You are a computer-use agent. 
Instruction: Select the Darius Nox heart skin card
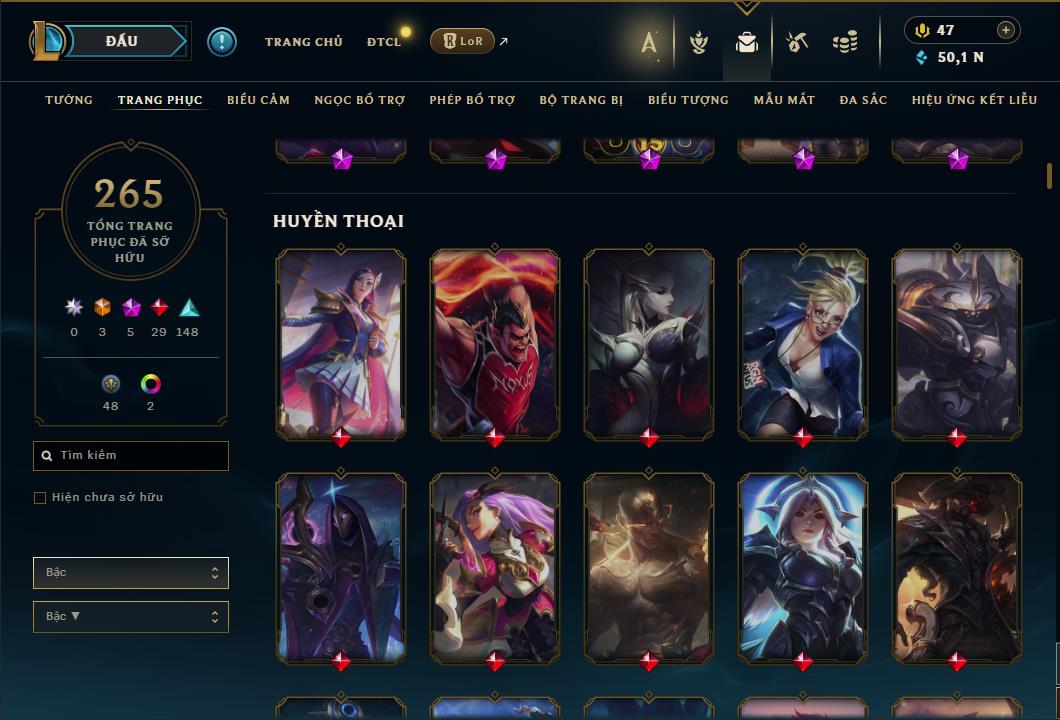point(495,343)
